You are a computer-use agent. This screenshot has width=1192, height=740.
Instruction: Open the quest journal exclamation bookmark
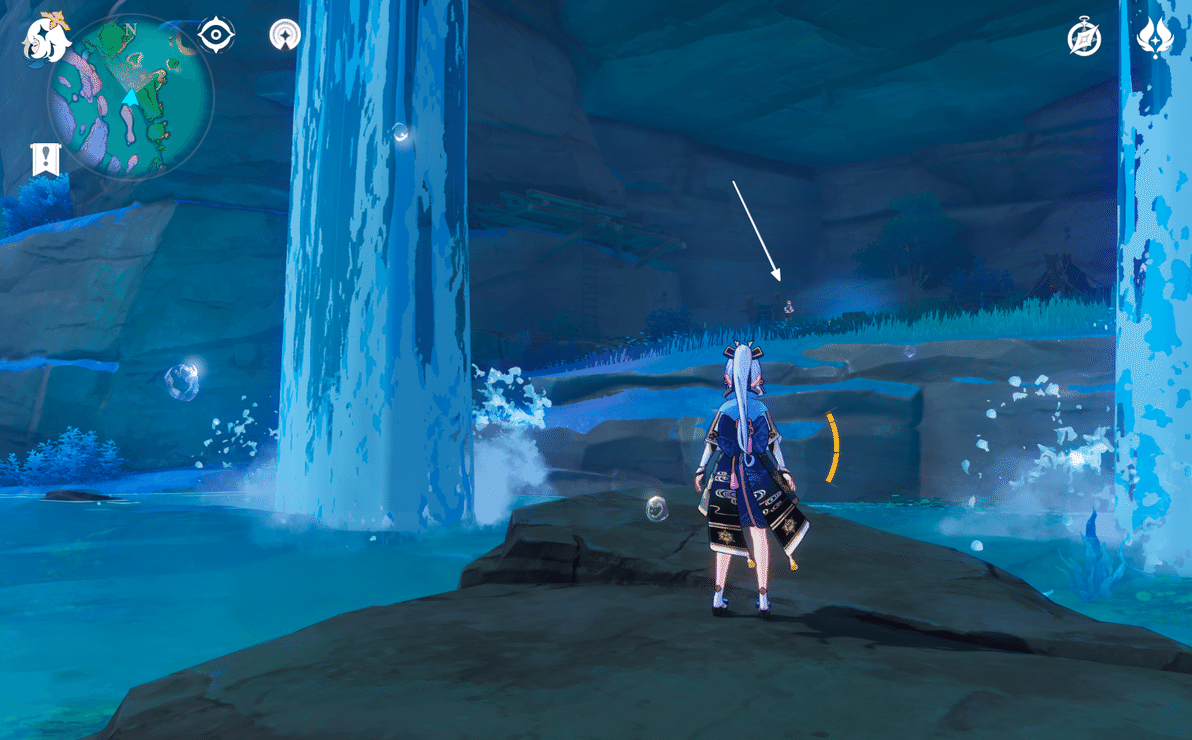tap(46, 159)
